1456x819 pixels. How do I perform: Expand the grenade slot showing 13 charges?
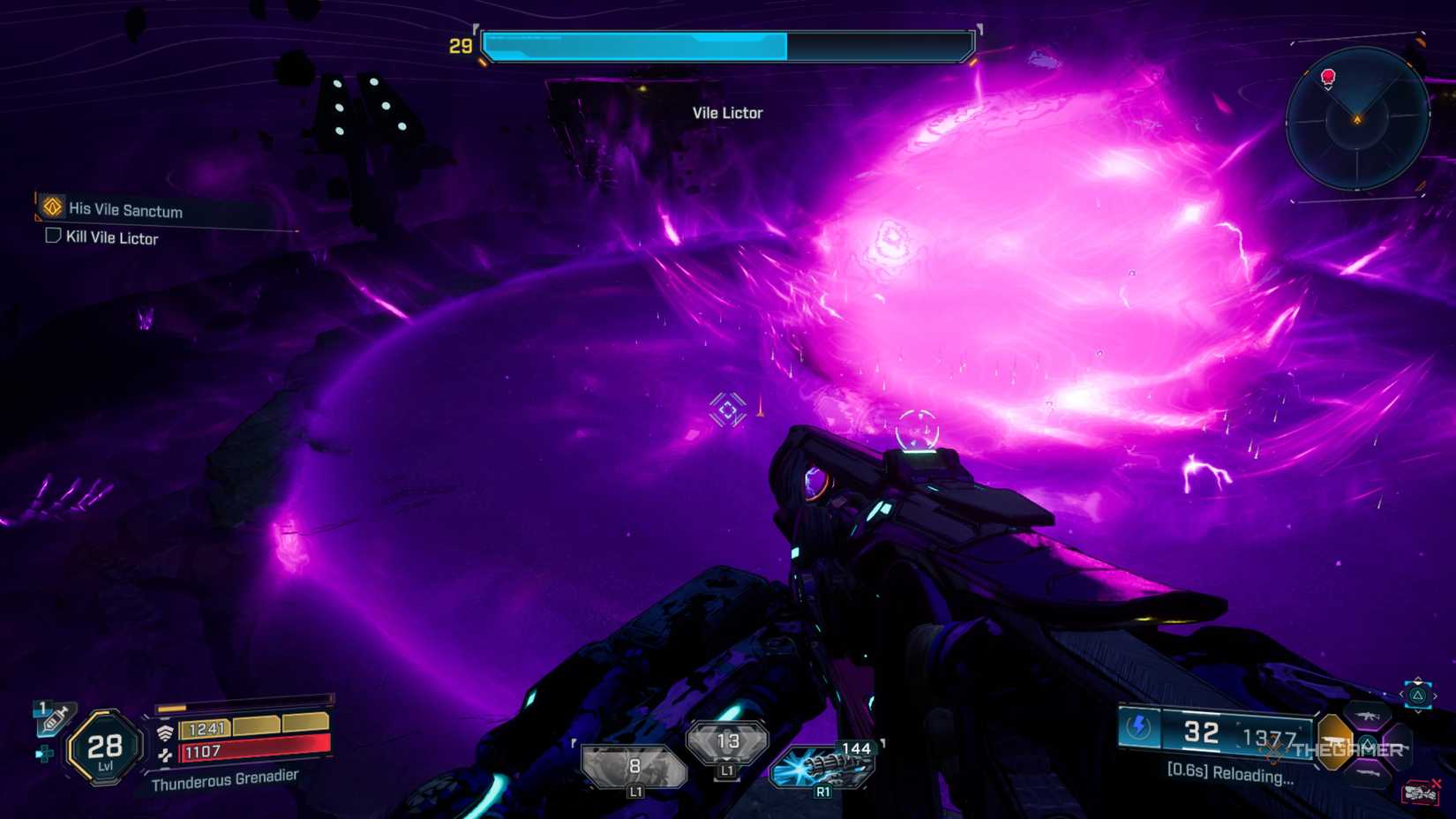pyautogui.click(x=730, y=742)
